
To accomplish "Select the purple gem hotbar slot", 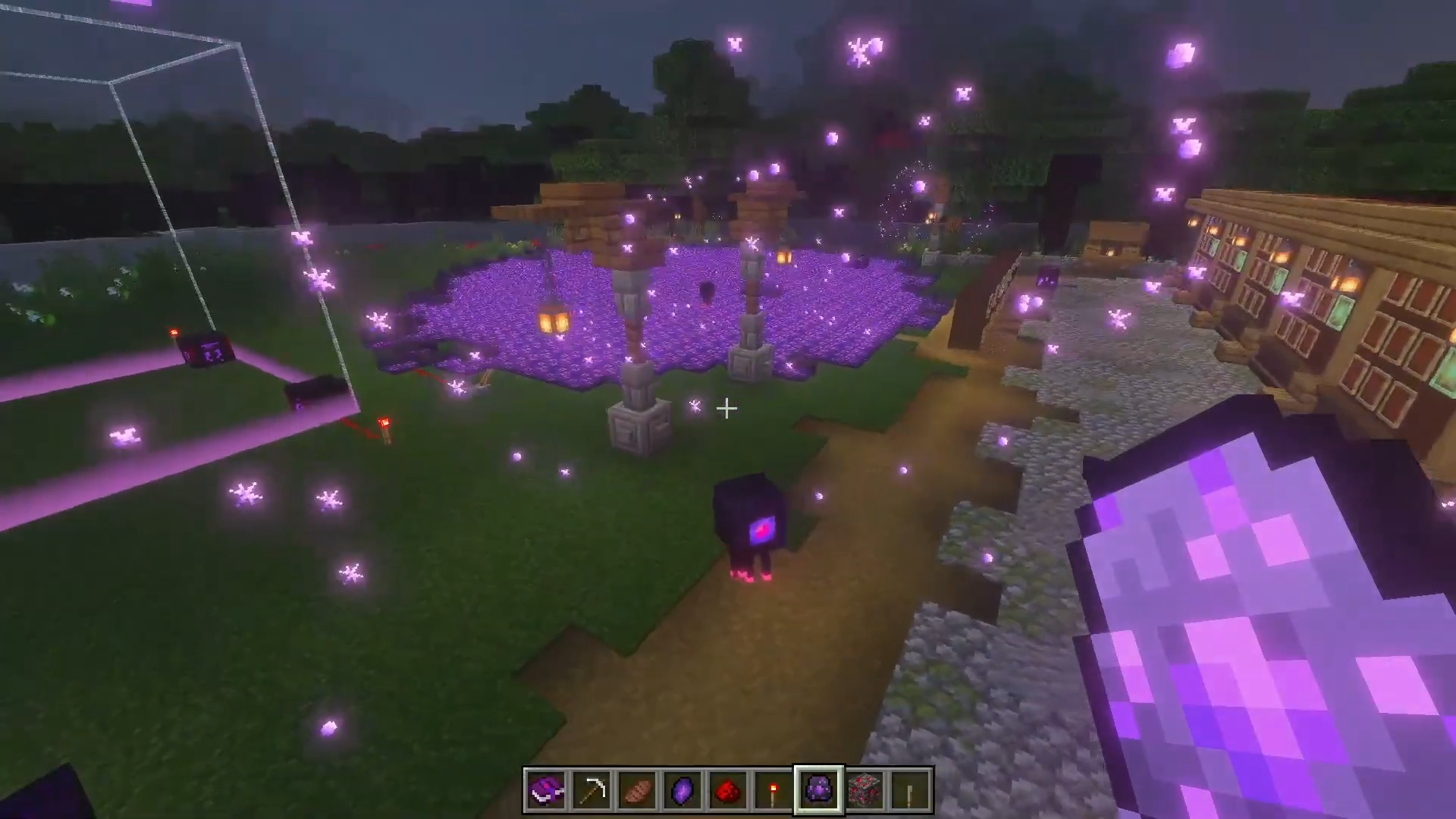I will coord(682,791).
